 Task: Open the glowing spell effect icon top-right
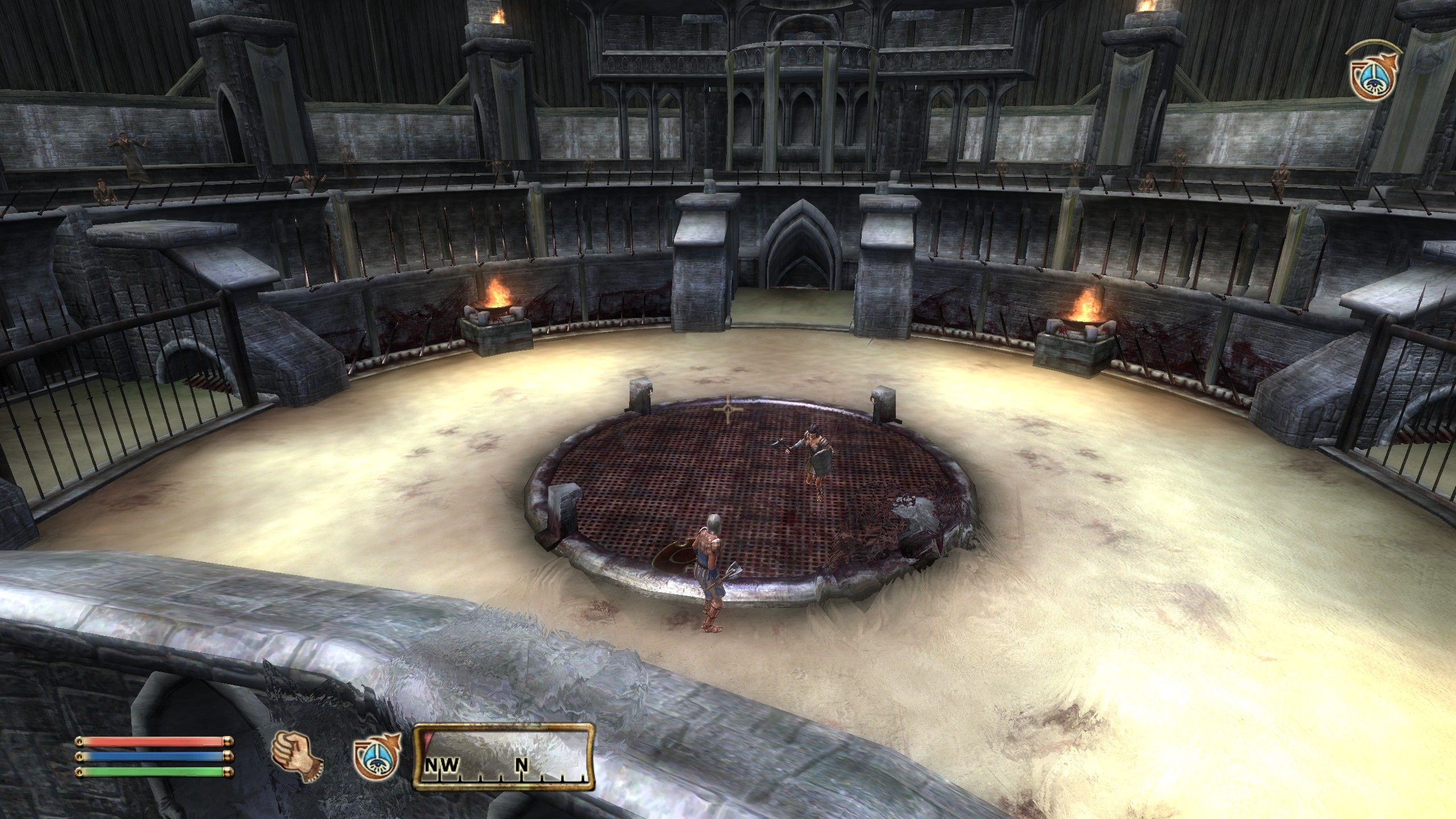pos(1374,78)
